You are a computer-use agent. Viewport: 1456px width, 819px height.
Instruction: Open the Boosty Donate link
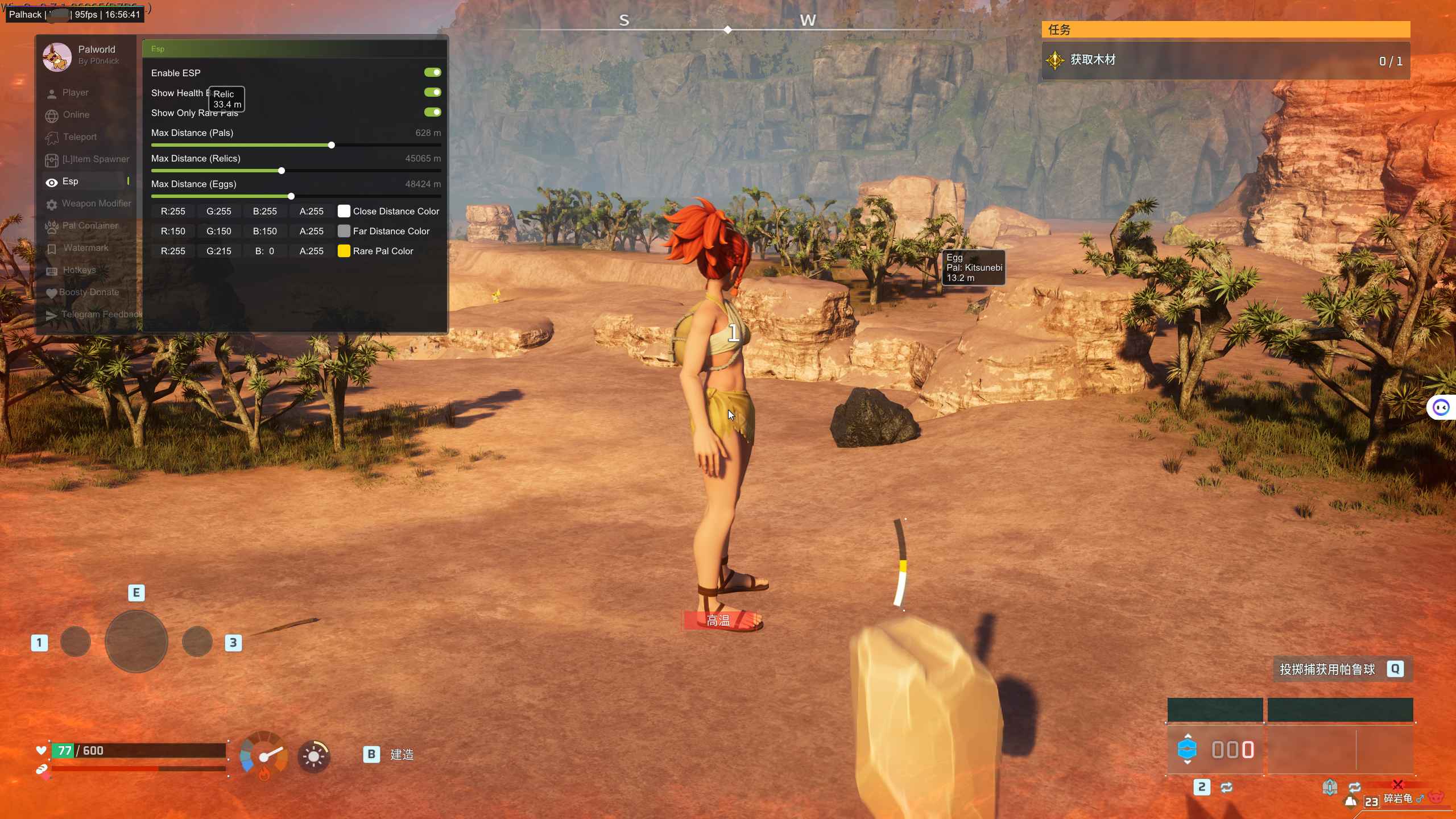[89, 292]
